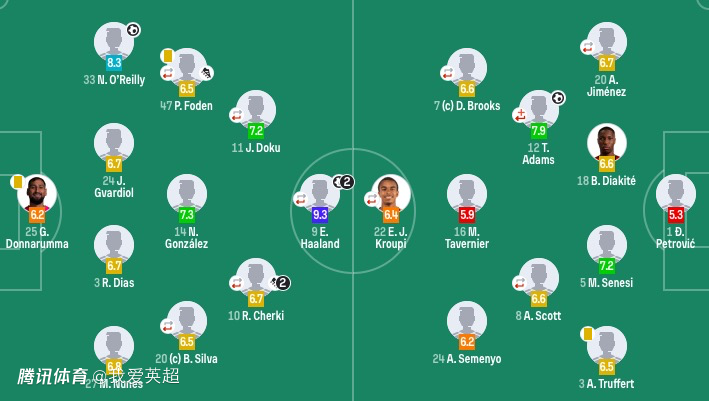The image size is (709, 401).
Task: Select M. Tavernier's avatar
Action: click(x=467, y=194)
